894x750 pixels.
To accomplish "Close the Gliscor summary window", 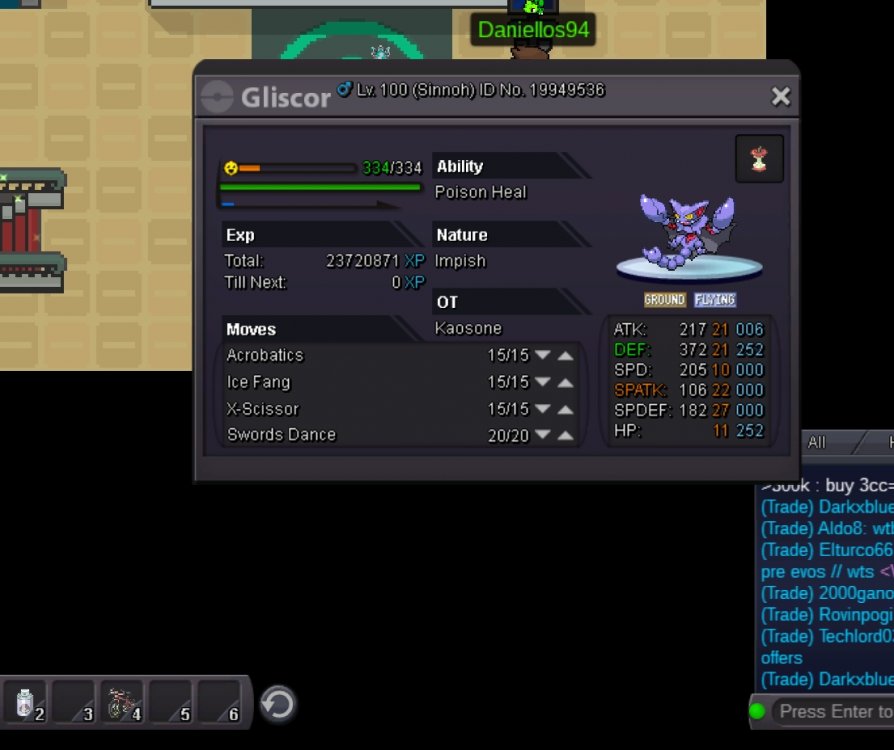I will tap(781, 96).
